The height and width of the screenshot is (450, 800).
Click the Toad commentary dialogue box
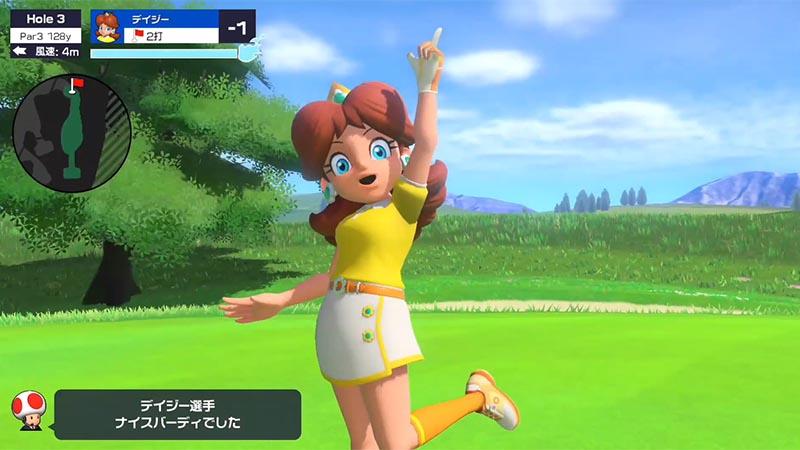tap(177, 414)
